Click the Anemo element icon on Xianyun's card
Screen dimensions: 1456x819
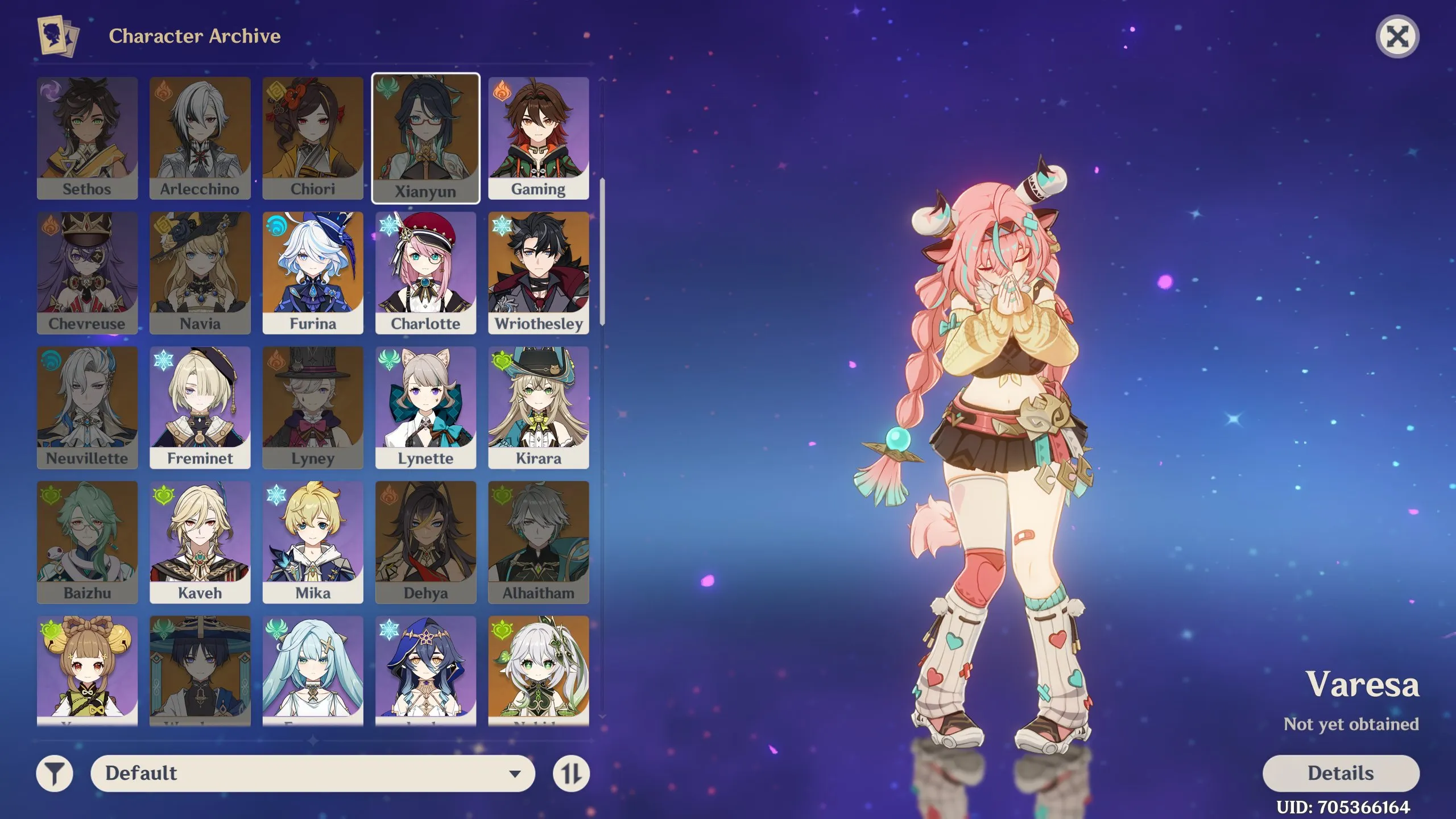pyautogui.click(x=387, y=88)
